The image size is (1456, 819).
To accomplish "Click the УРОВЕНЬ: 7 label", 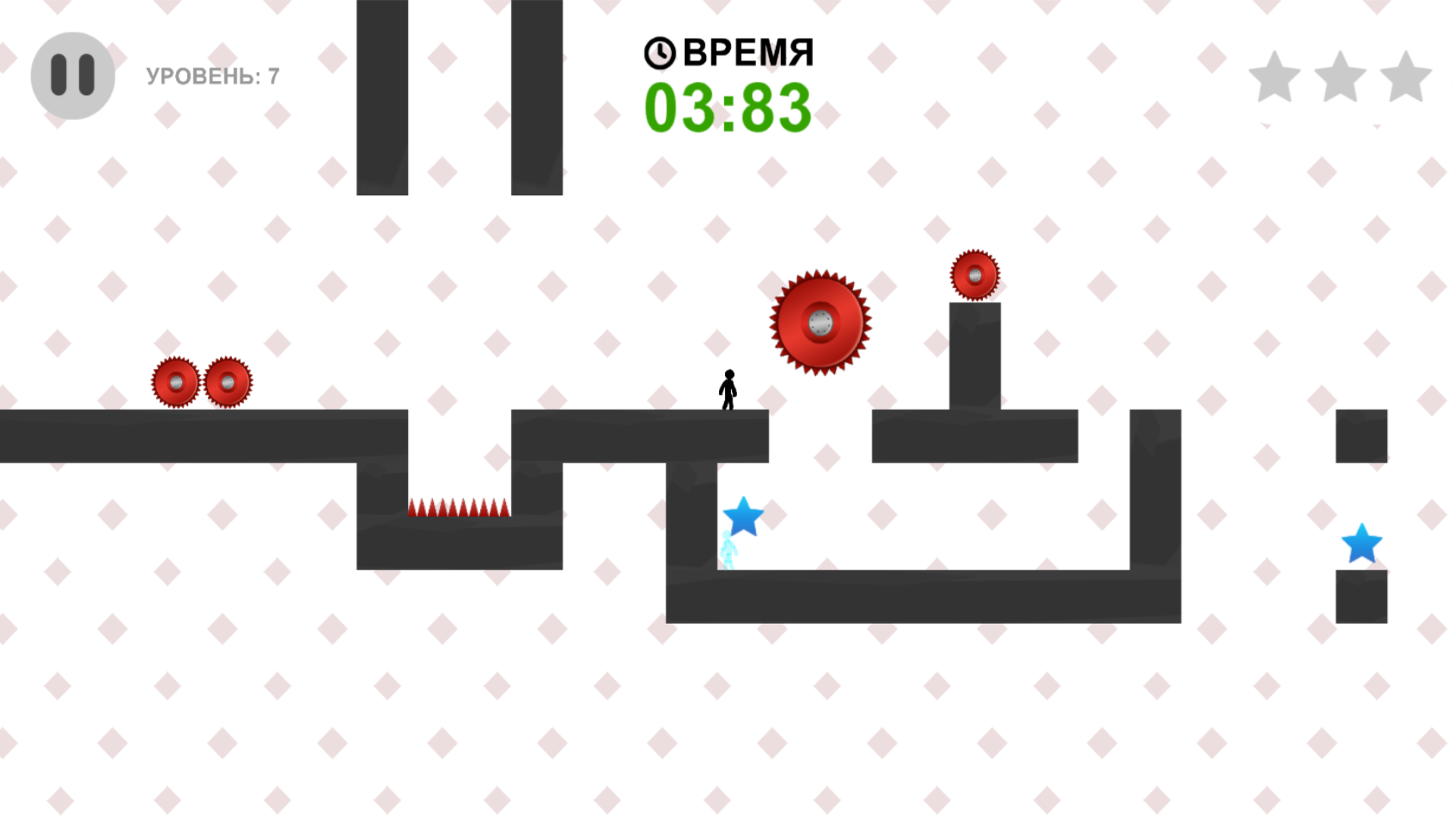I will coord(212,75).
